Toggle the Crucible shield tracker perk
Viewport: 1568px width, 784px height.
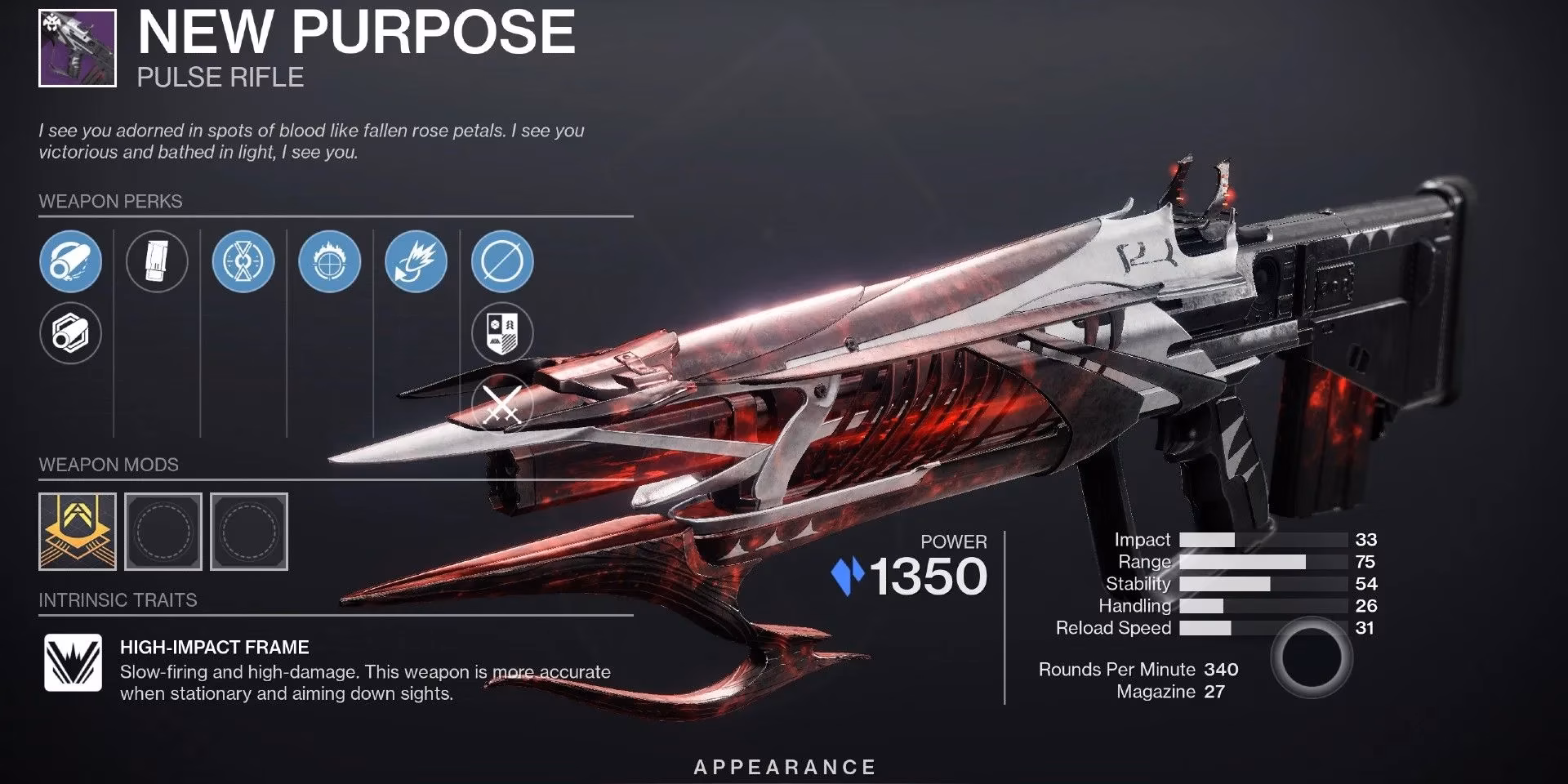(501, 333)
